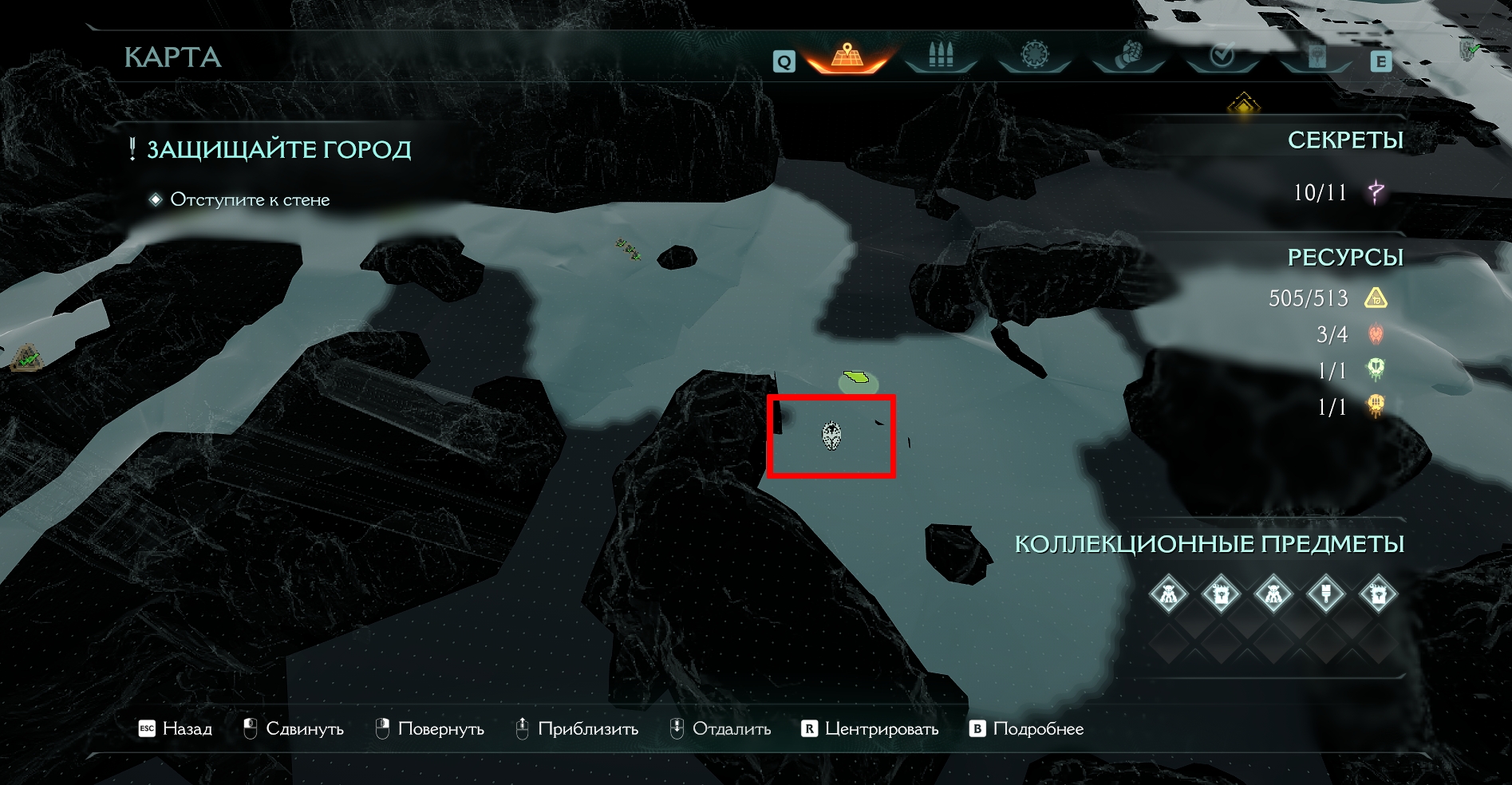
Task: Open the book icon tab
Action: [1317, 57]
